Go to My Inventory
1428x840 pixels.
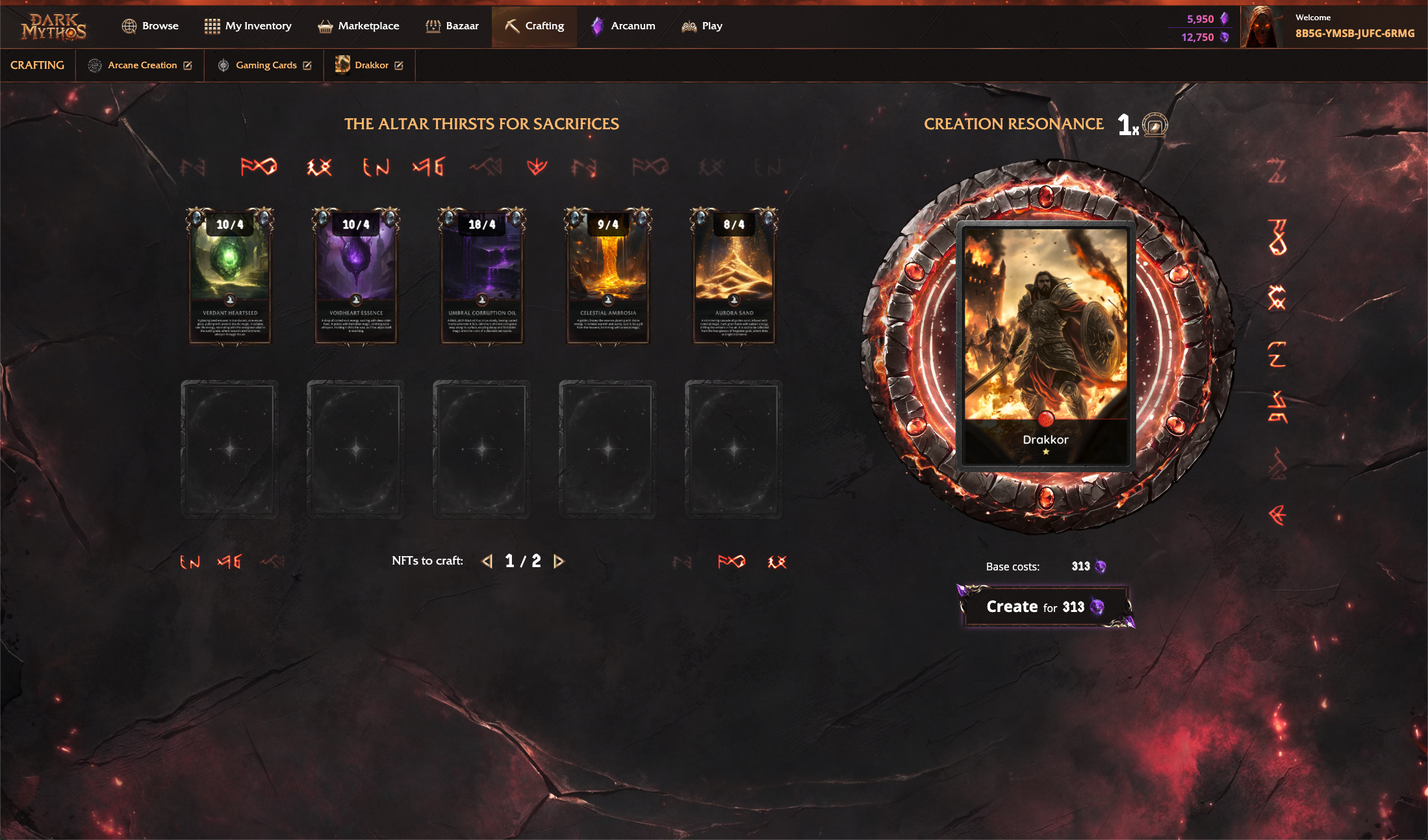pos(248,26)
